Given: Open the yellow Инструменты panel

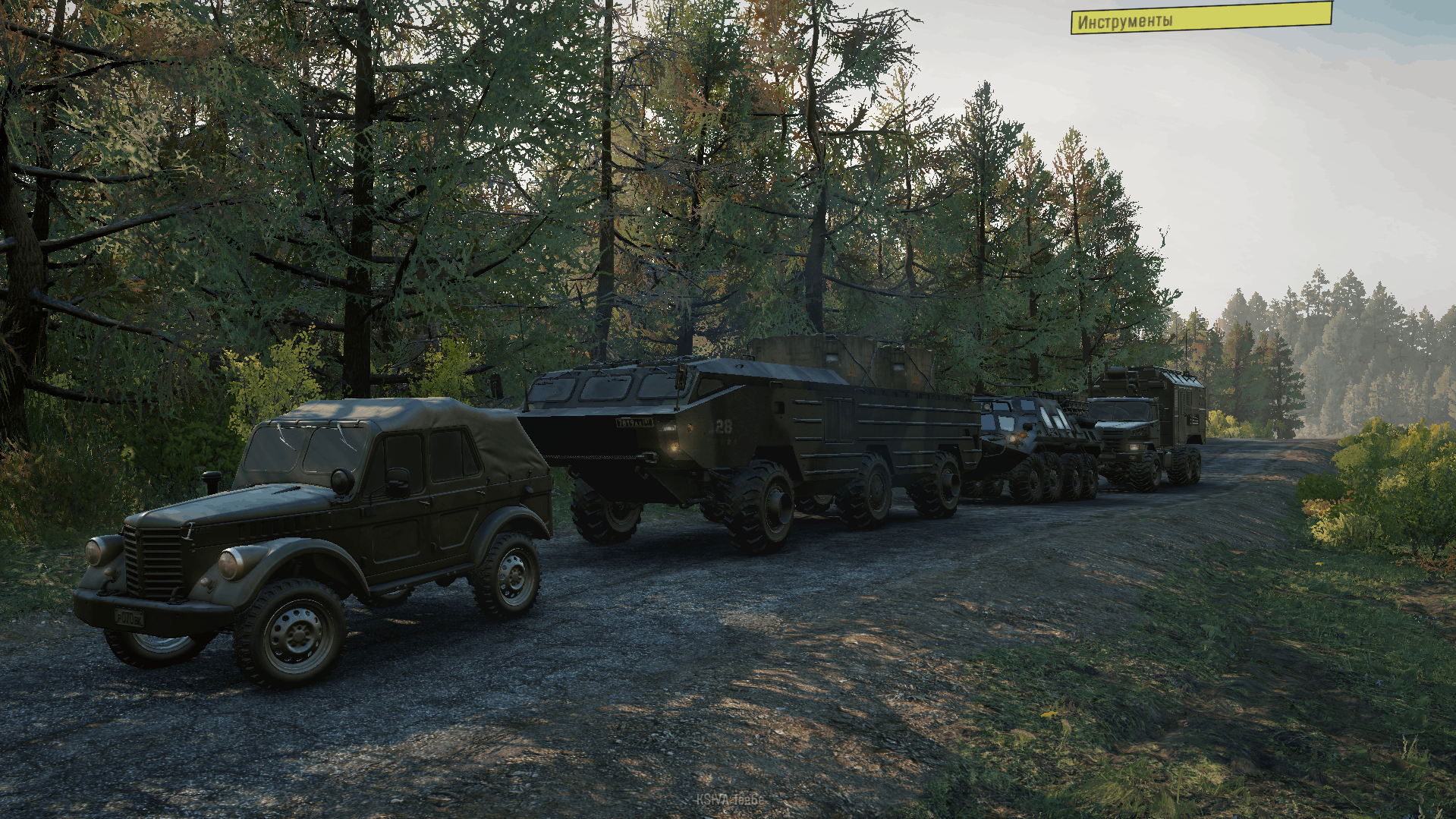Looking at the screenshot, I should point(1200,18).
